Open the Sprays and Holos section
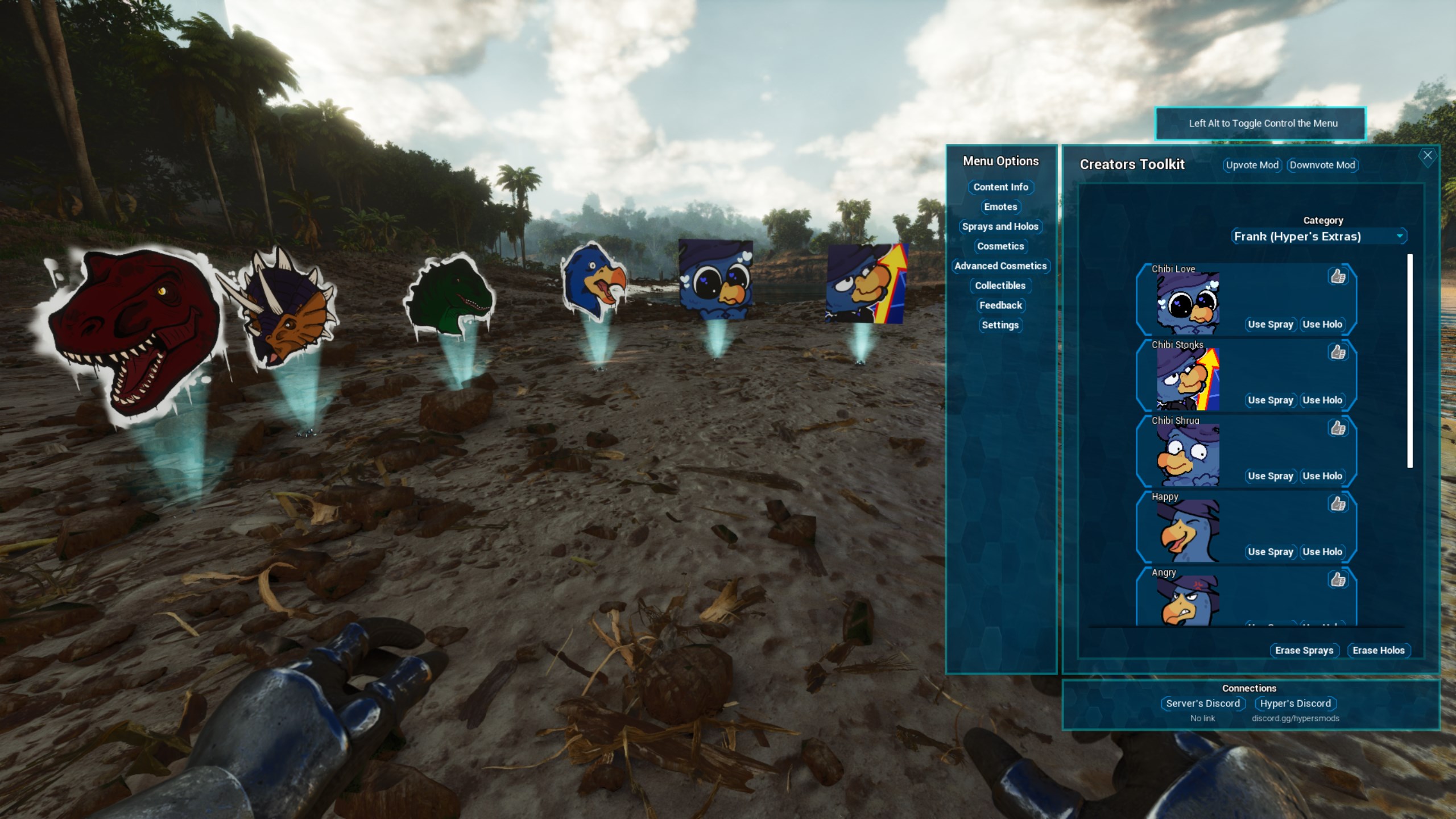 (x=1001, y=226)
